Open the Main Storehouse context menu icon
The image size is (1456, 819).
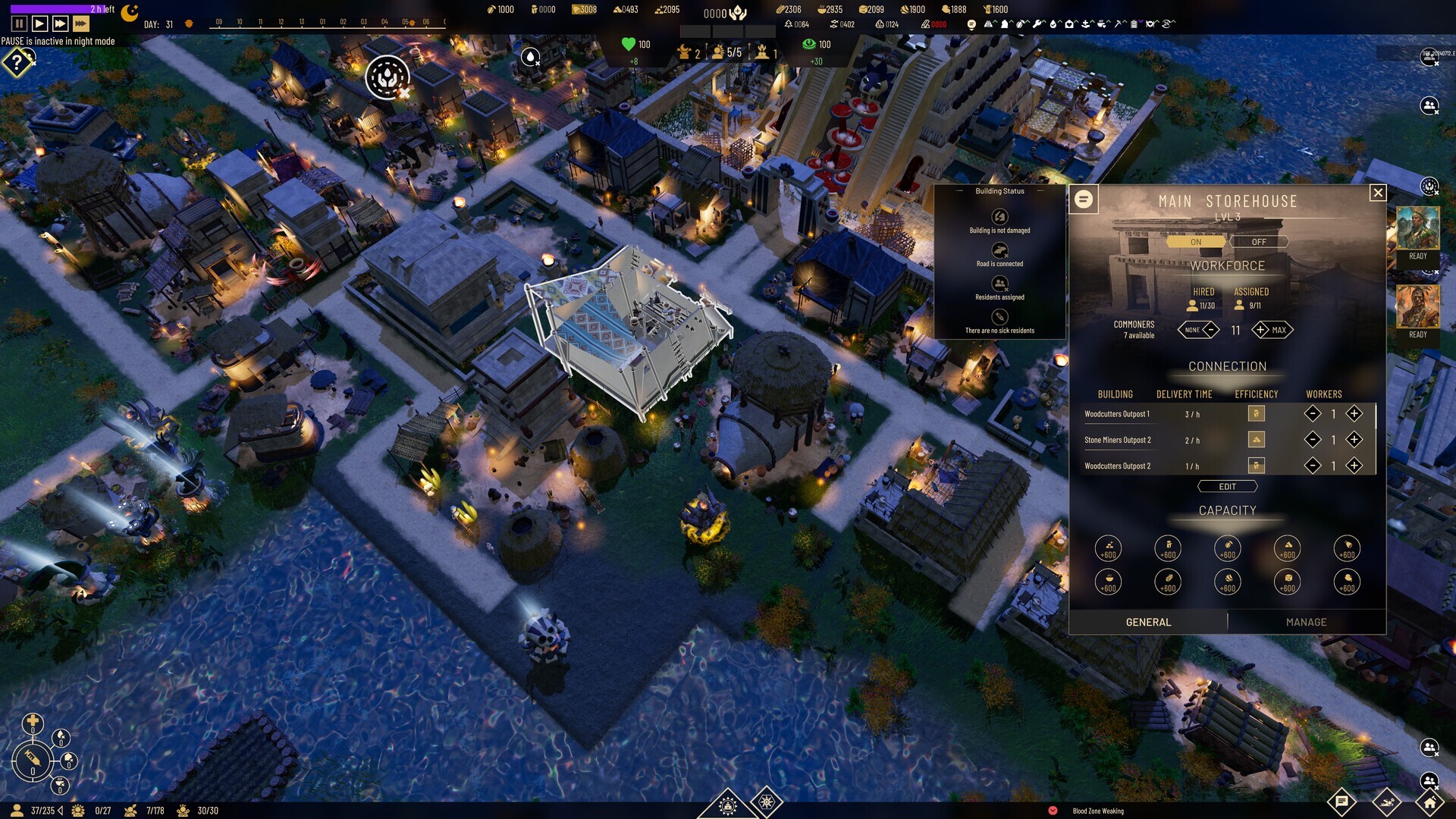[1084, 200]
